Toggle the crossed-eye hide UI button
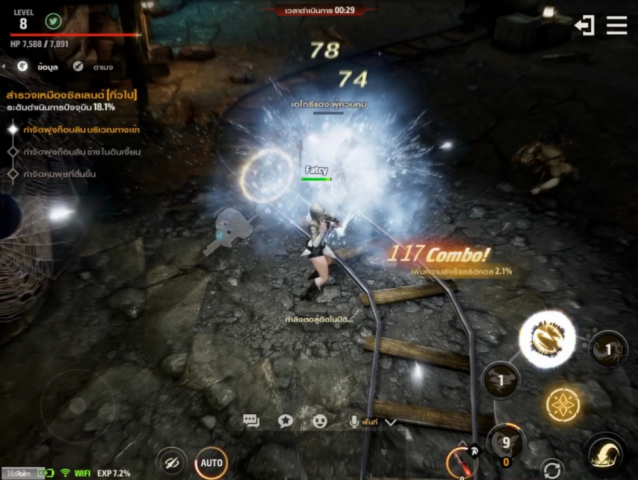 pos(172,462)
